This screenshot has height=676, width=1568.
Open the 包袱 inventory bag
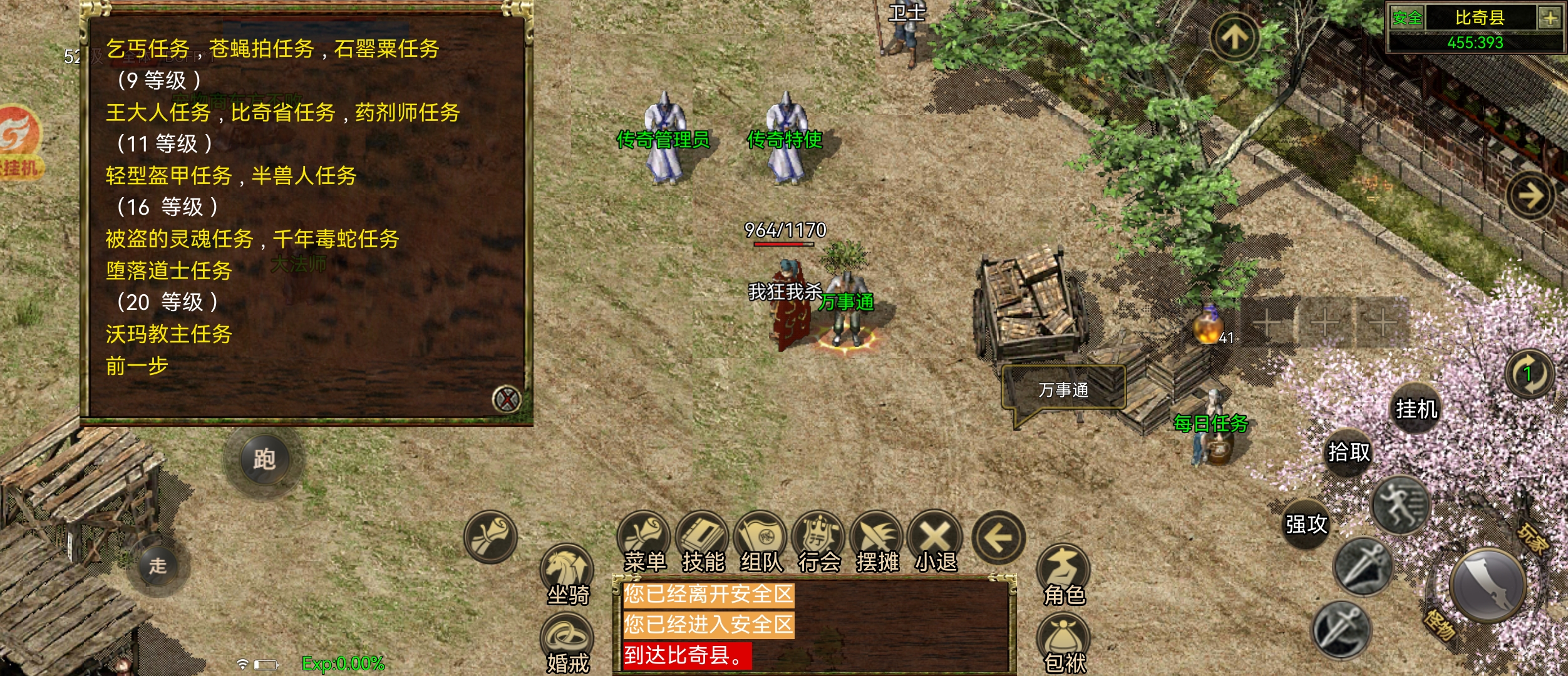tap(1064, 643)
